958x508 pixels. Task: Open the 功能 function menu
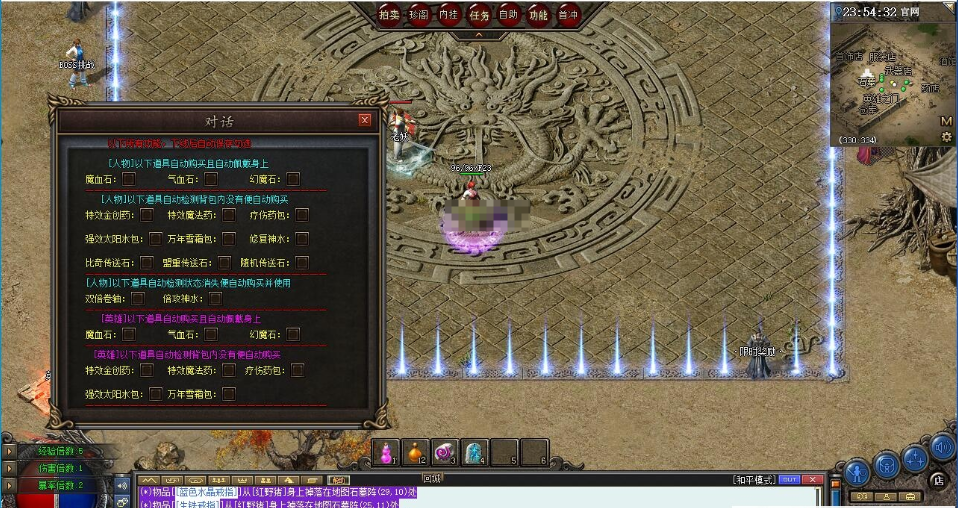click(x=539, y=15)
